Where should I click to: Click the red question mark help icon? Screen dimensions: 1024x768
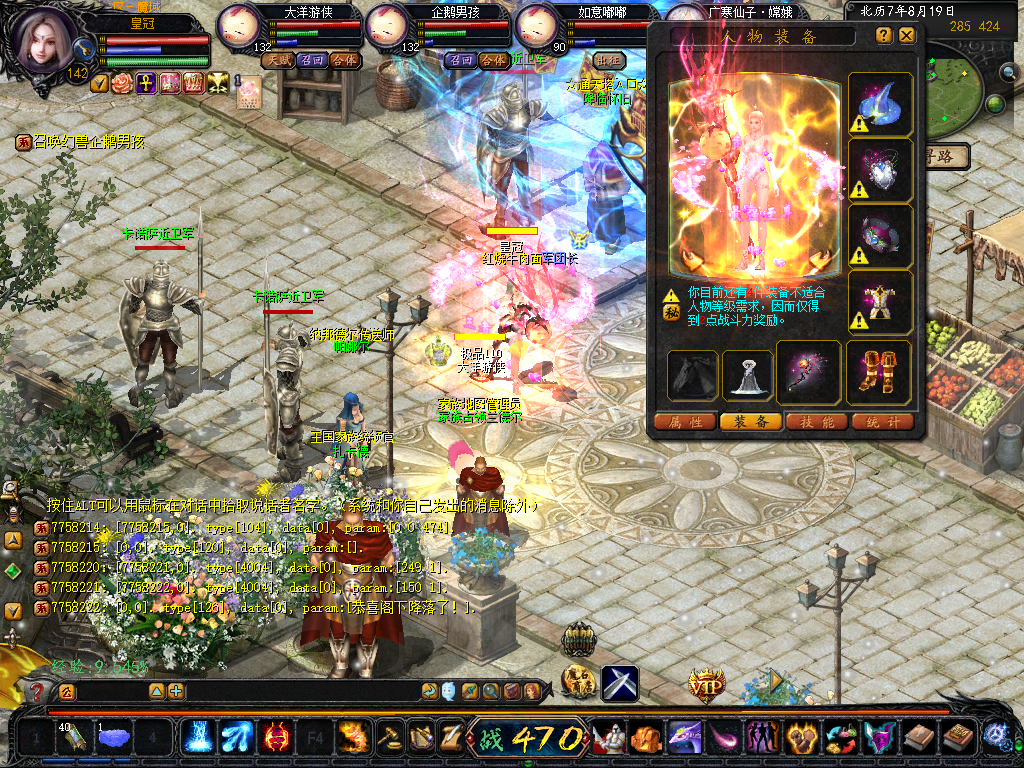[37, 691]
